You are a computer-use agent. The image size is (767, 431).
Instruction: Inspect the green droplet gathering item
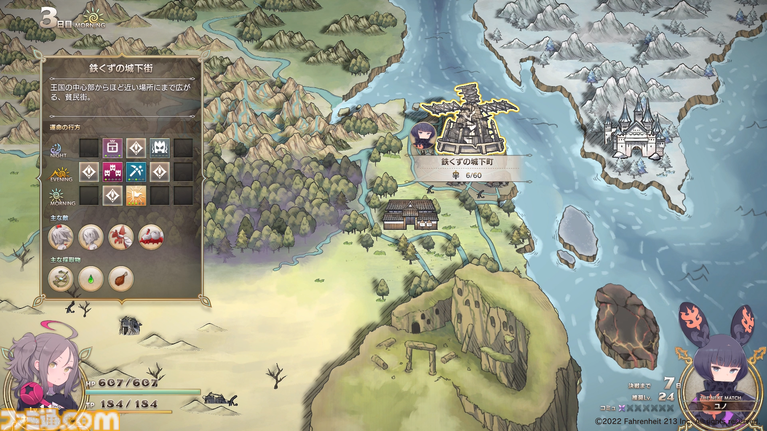coord(91,277)
